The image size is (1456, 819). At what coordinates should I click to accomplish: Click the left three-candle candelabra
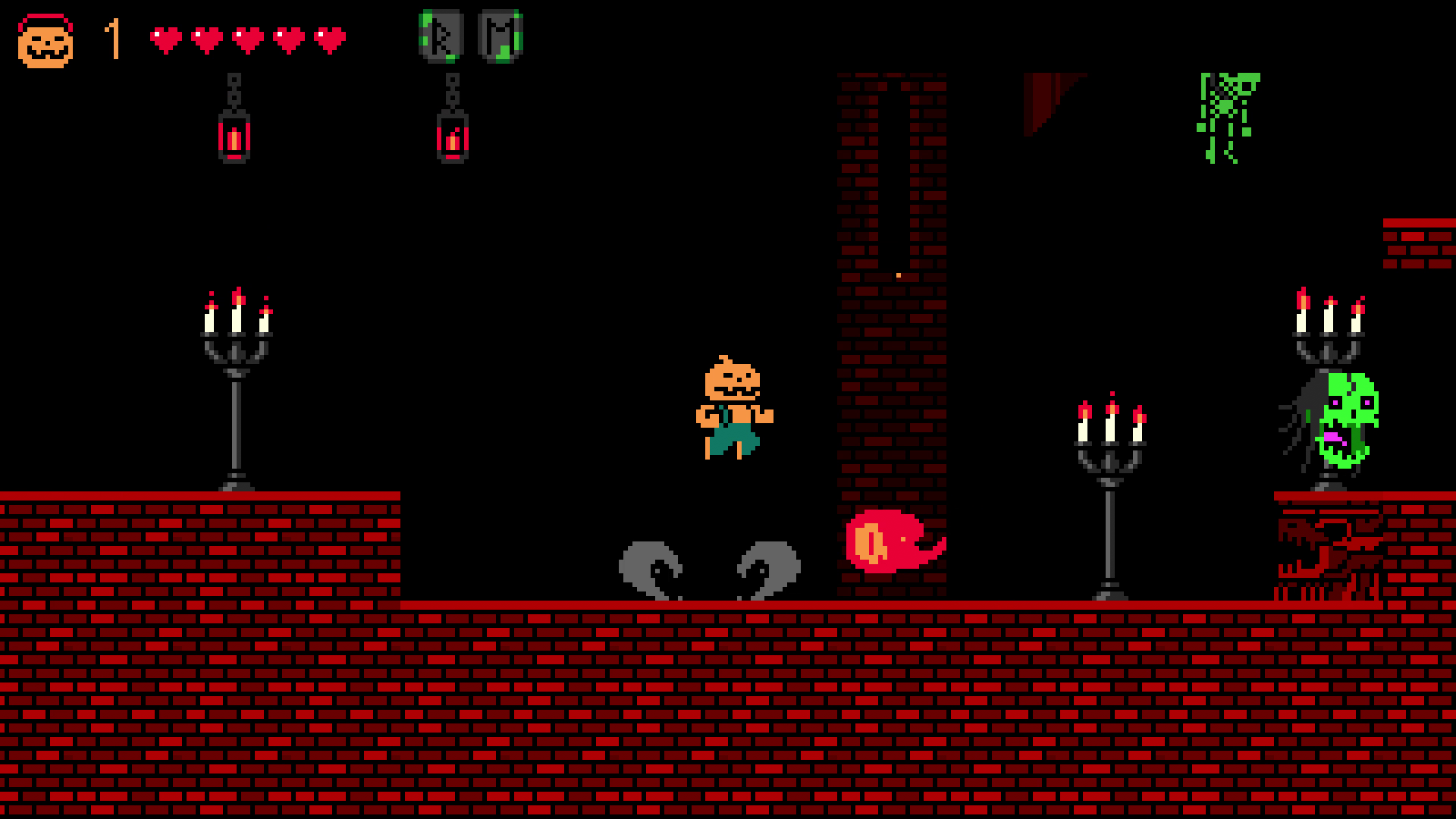pos(235,379)
